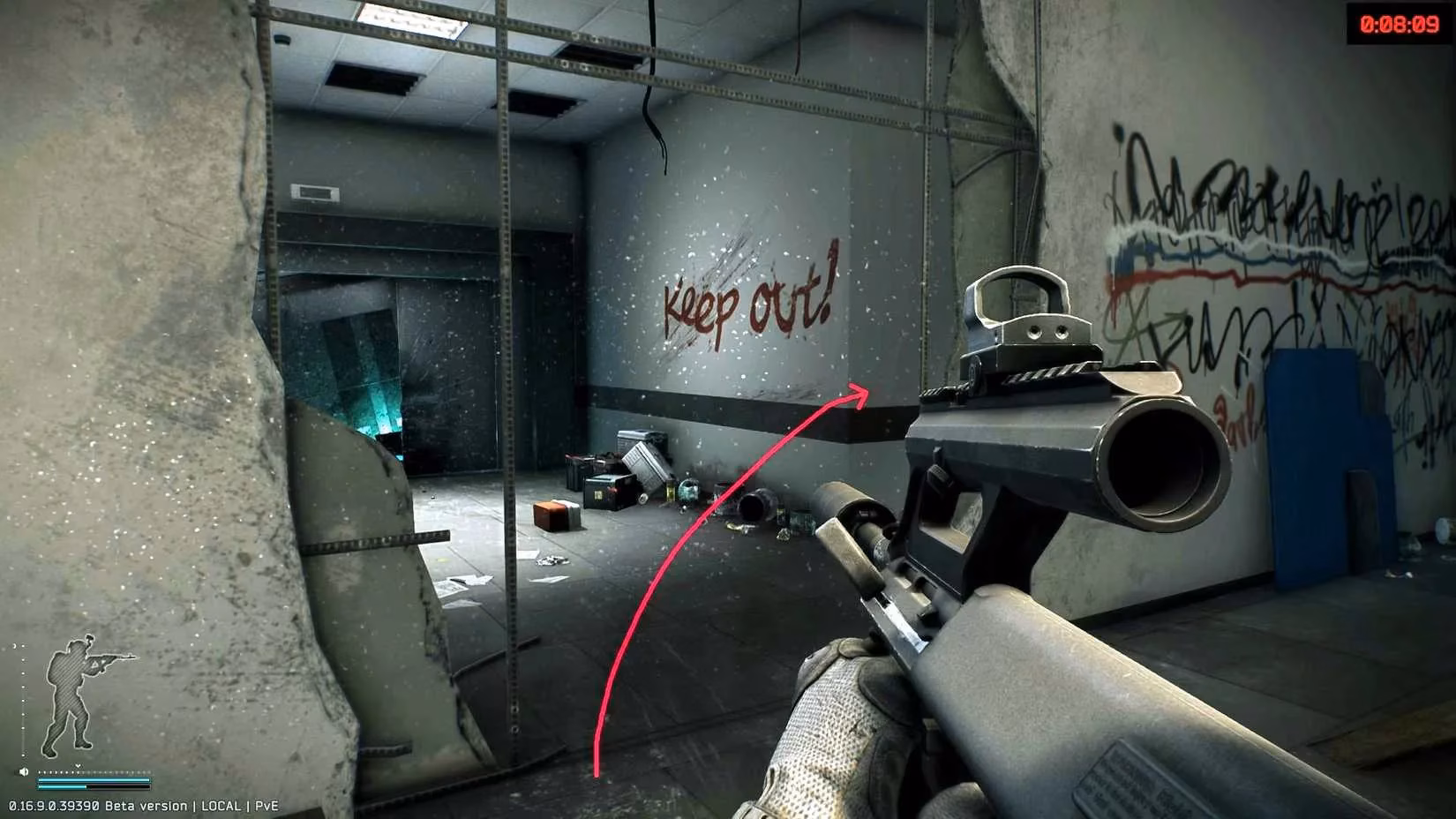
Task: Select the PvE mode label at bottom left
Action: (x=267, y=805)
